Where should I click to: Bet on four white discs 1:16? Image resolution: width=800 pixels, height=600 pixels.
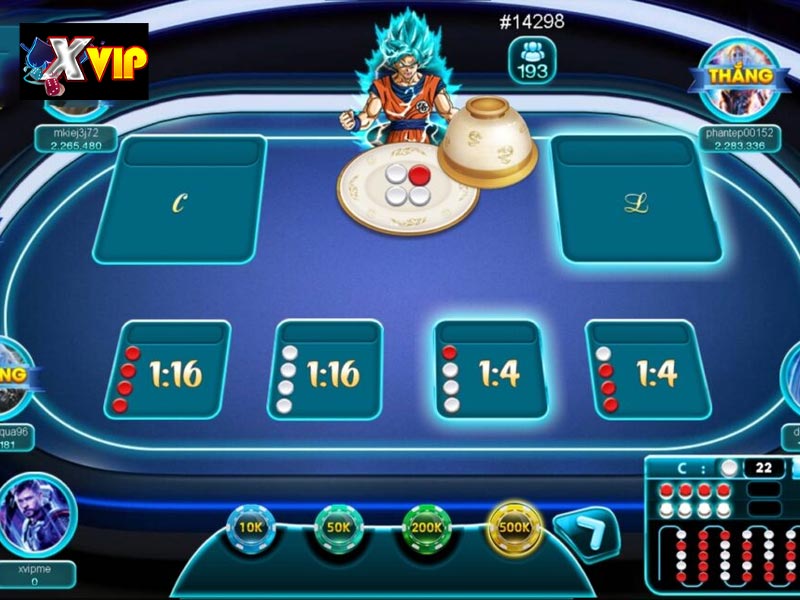(324, 371)
